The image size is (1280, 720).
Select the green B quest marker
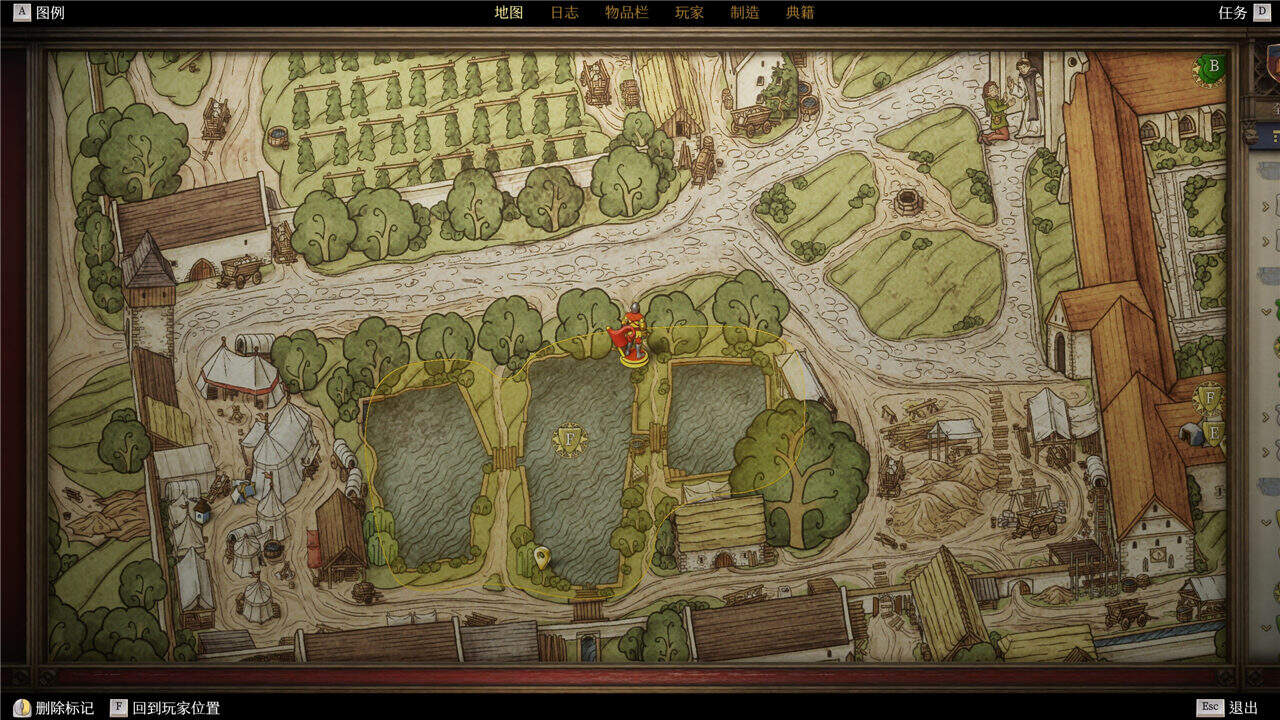pyautogui.click(x=1212, y=69)
